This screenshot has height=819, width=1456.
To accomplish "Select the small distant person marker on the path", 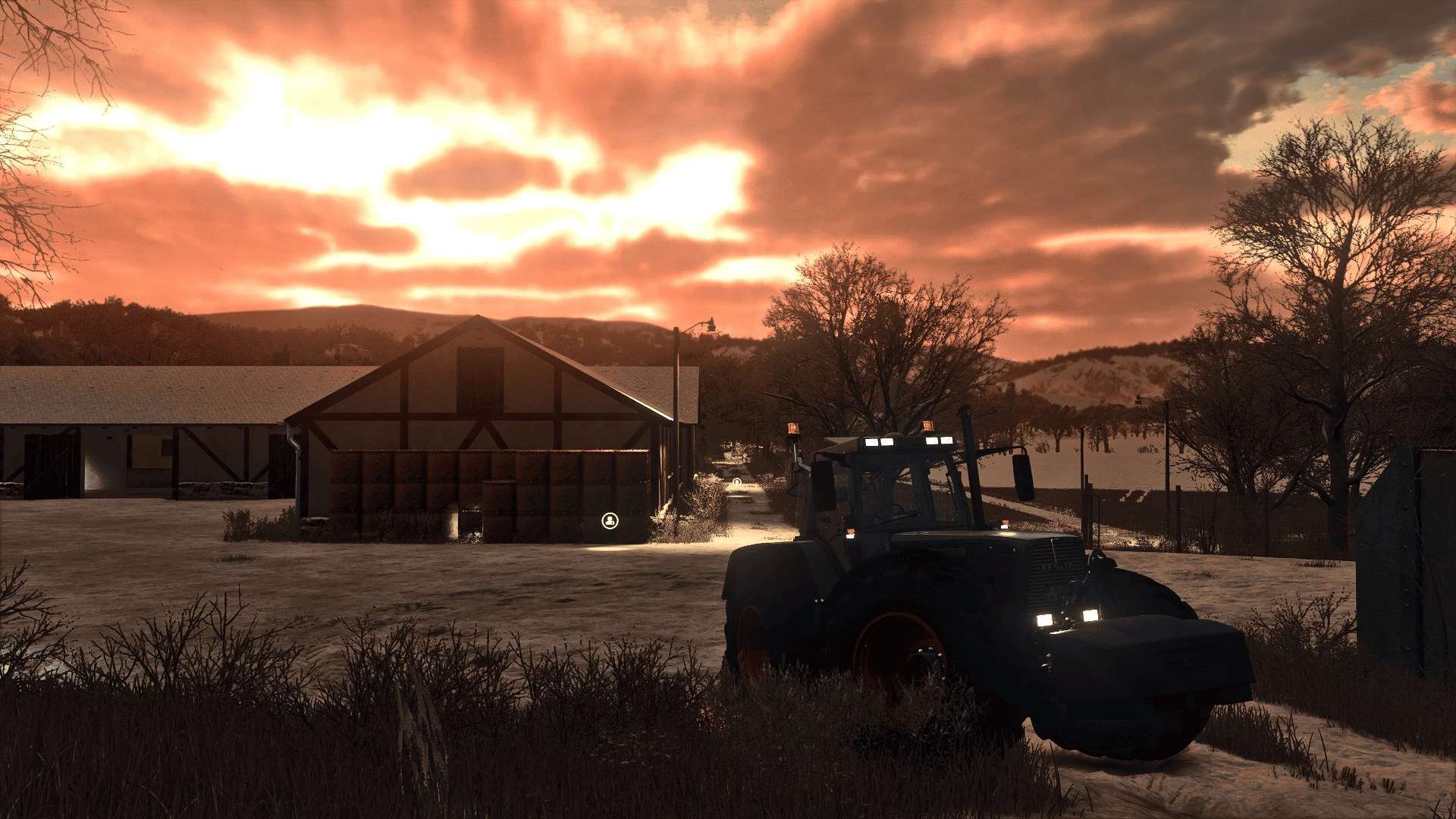I will 736,482.
